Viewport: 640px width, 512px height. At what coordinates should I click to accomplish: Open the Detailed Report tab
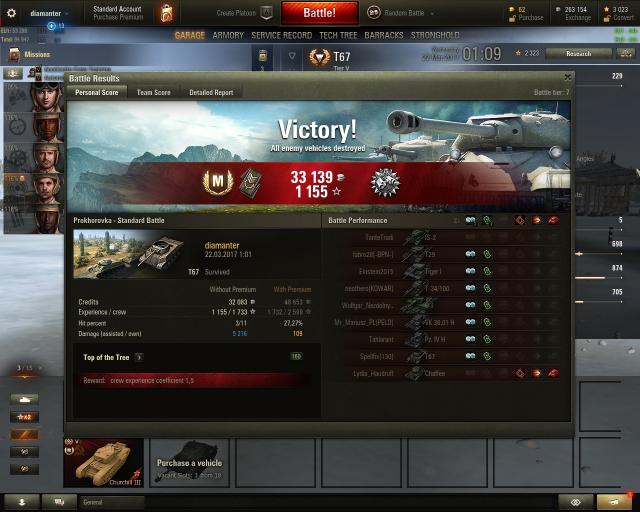pos(211,92)
